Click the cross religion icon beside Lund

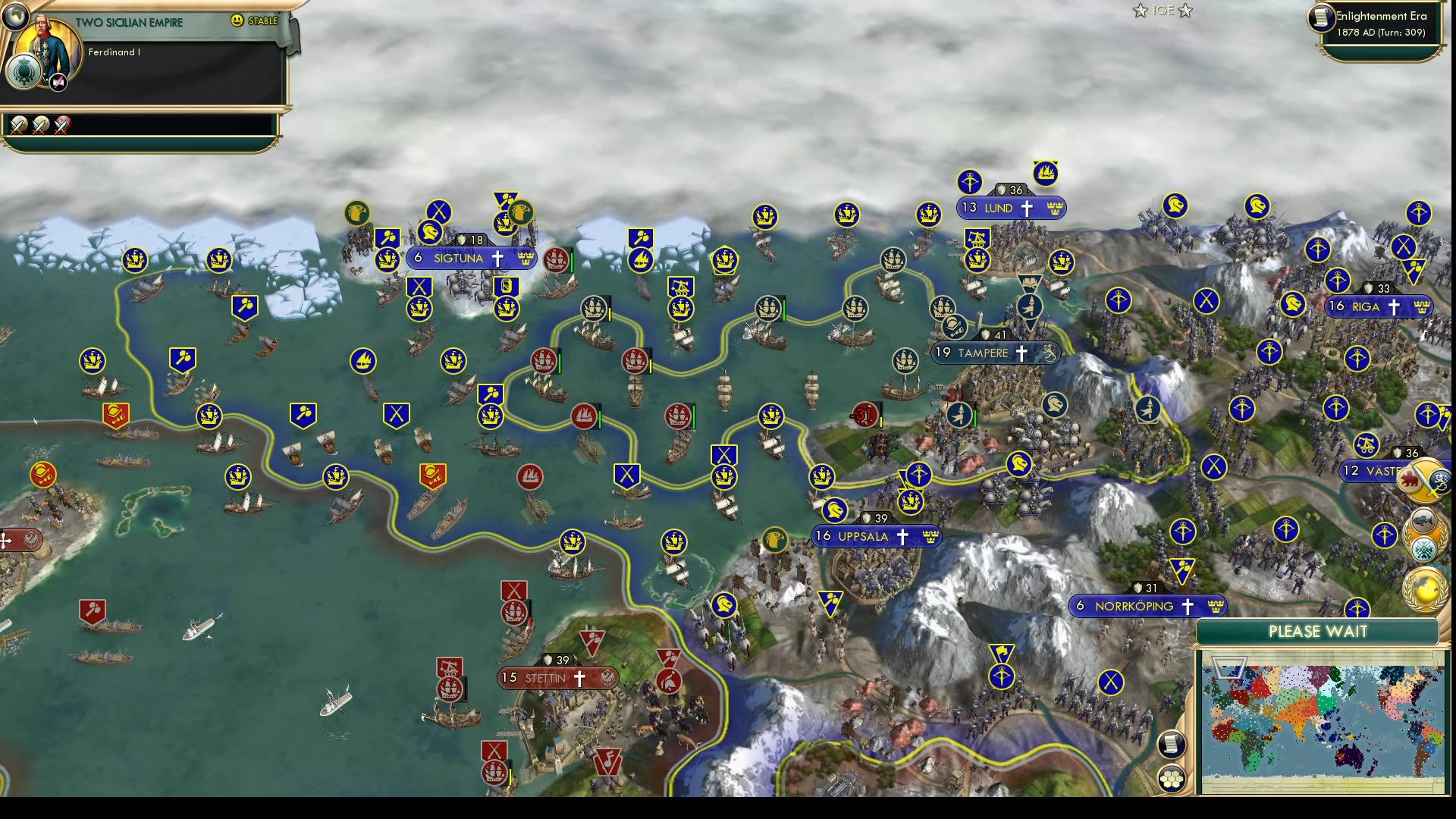[x=1027, y=208]
